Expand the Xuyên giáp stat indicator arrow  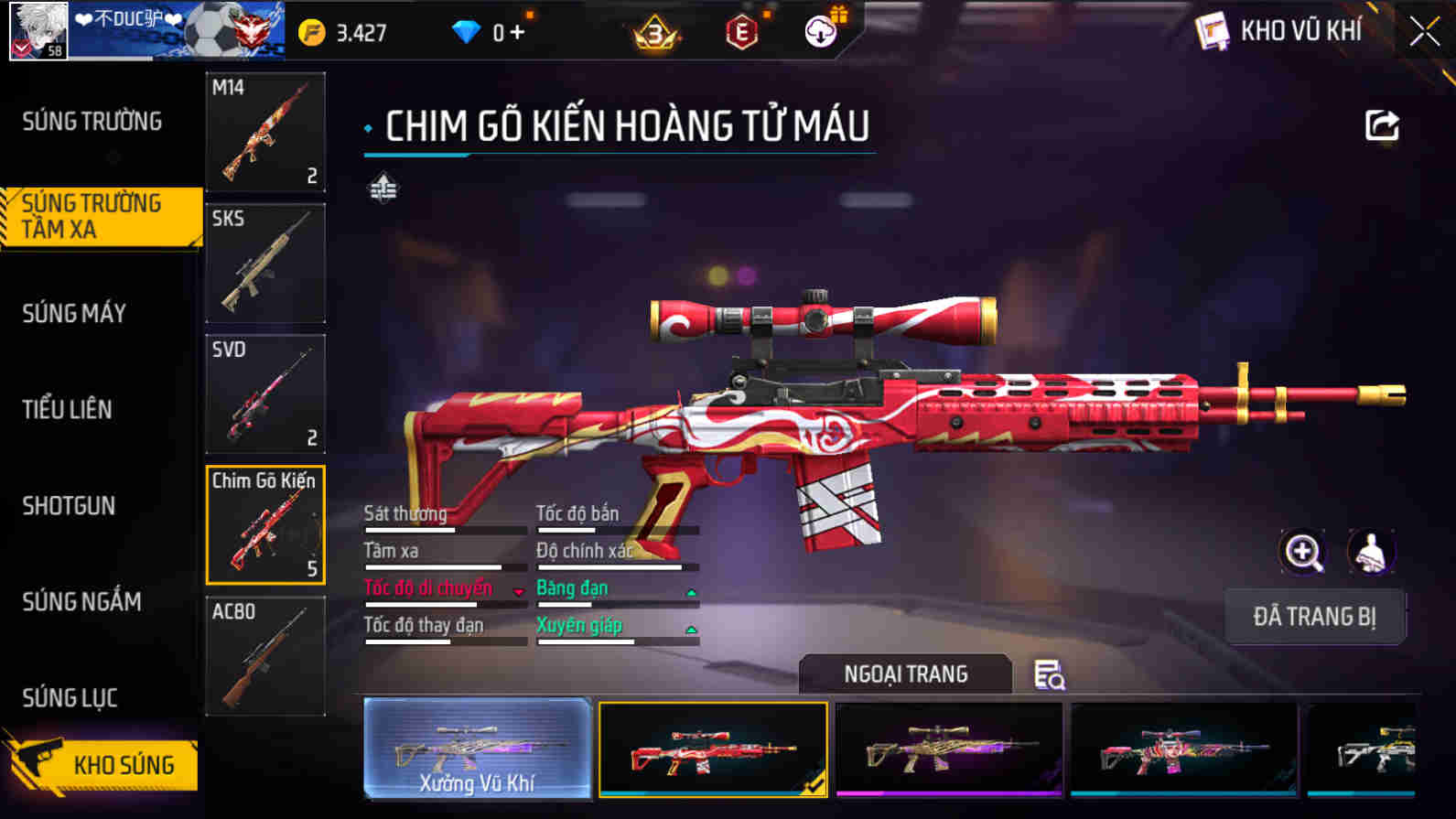tap(691, 630)
